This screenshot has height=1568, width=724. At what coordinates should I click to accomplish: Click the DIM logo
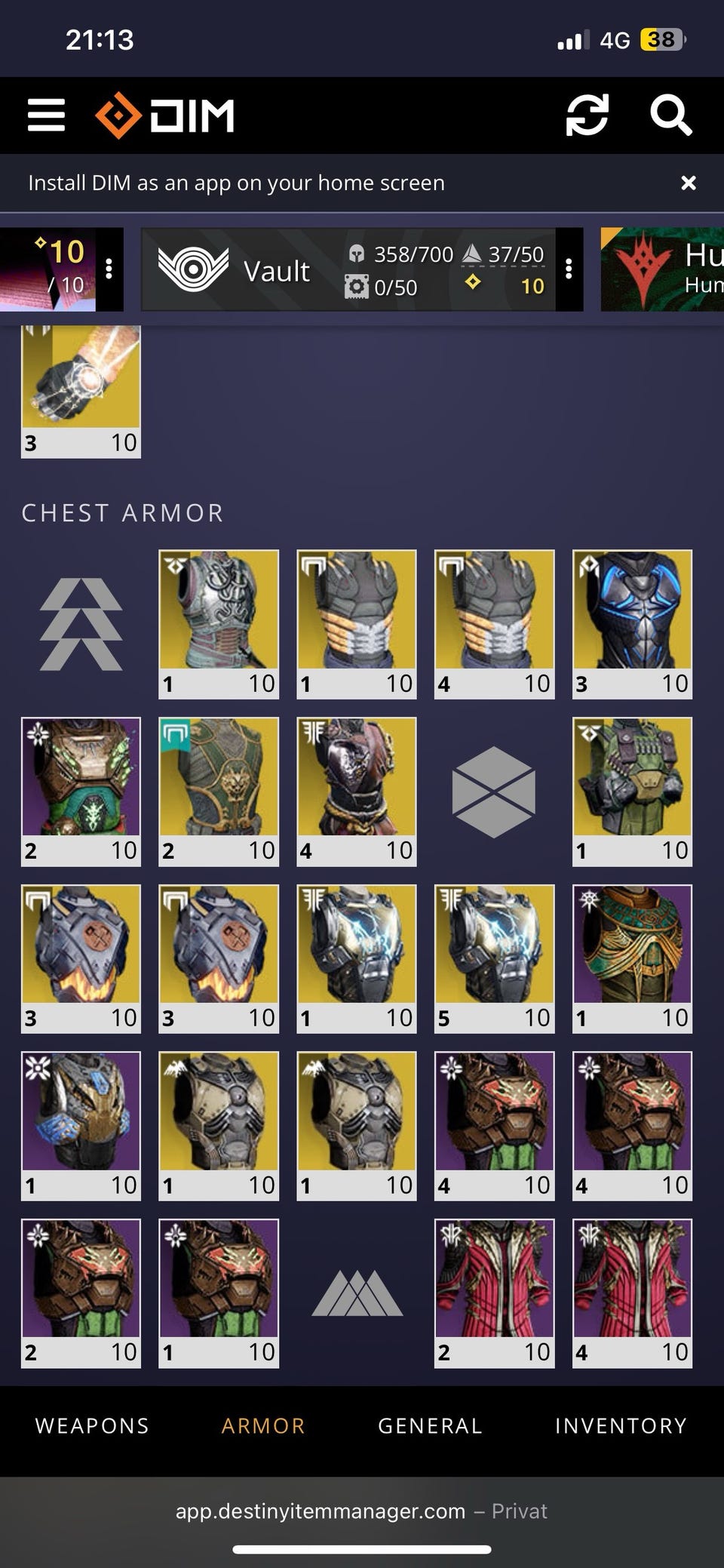point(165,115)
